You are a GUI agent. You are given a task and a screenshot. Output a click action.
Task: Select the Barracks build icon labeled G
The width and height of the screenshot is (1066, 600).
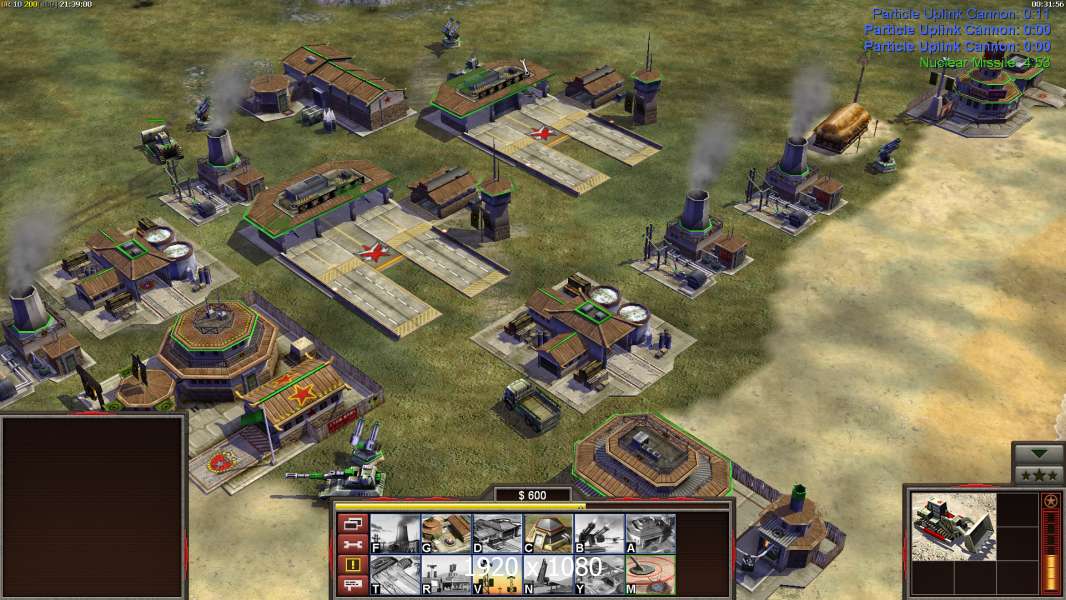(x=446, y=533)
